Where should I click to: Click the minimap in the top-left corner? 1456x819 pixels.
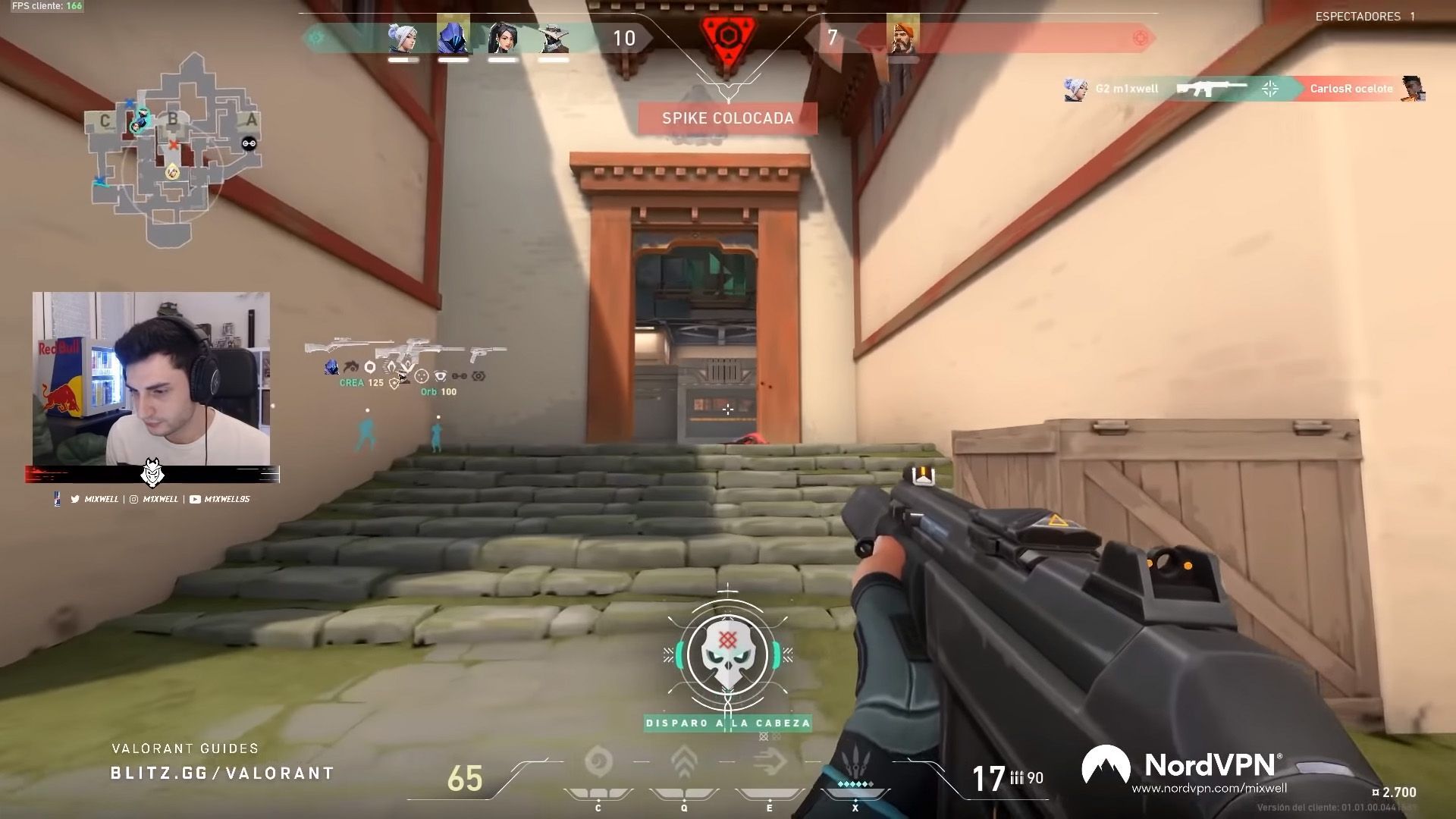pyautogui.click(x=173, y=150)
